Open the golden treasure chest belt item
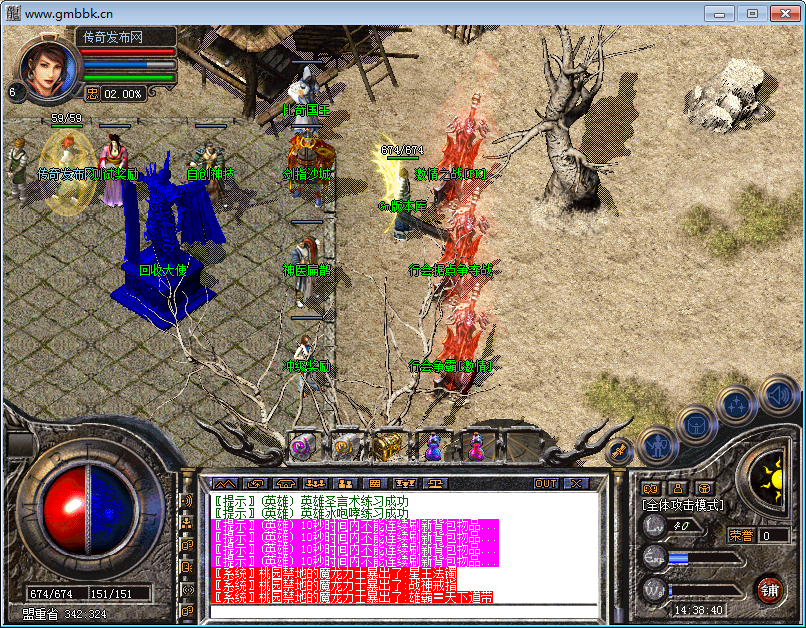The width and height of the screenshot is (806, 628). coord(386,447)
